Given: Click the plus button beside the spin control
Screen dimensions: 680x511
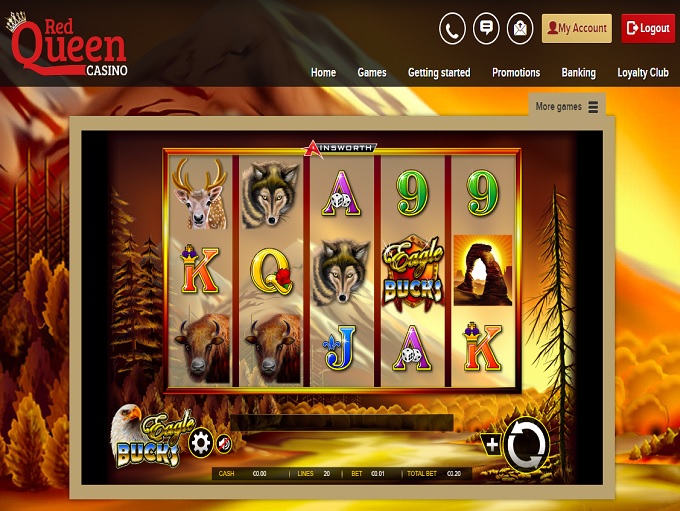Looking at the screenshot, I should 491,444.
